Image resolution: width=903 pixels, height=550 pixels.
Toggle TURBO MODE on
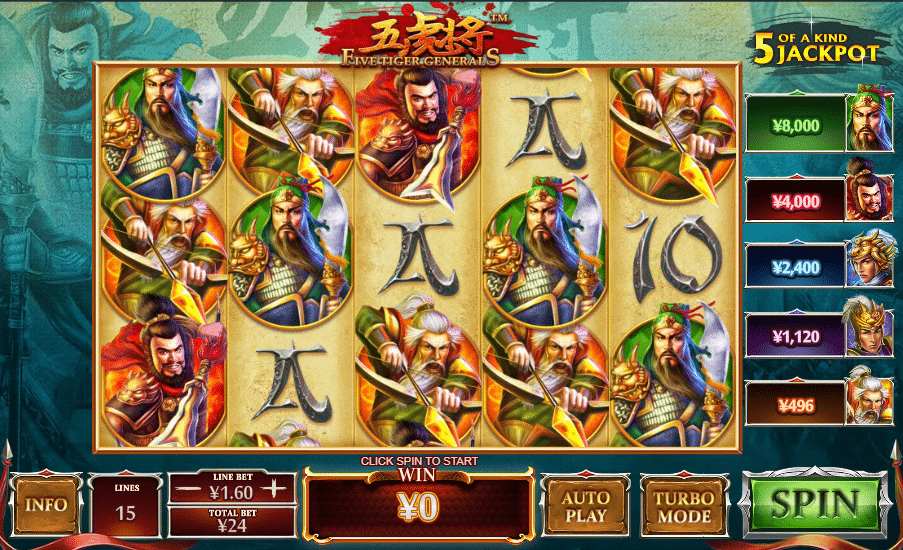[x=684, y=506]
